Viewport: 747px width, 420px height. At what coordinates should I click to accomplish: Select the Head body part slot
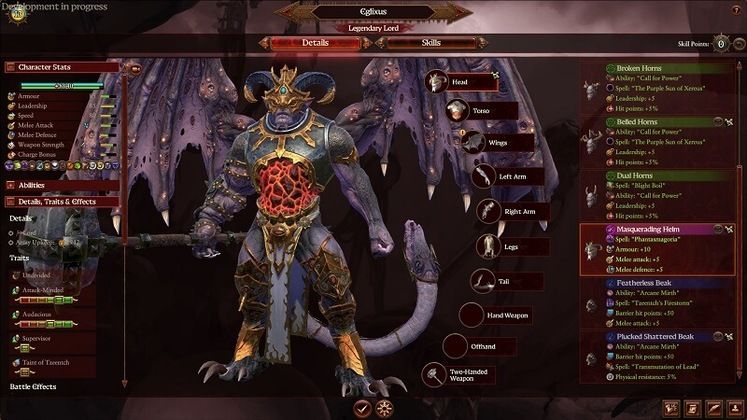tap(461, 83)
